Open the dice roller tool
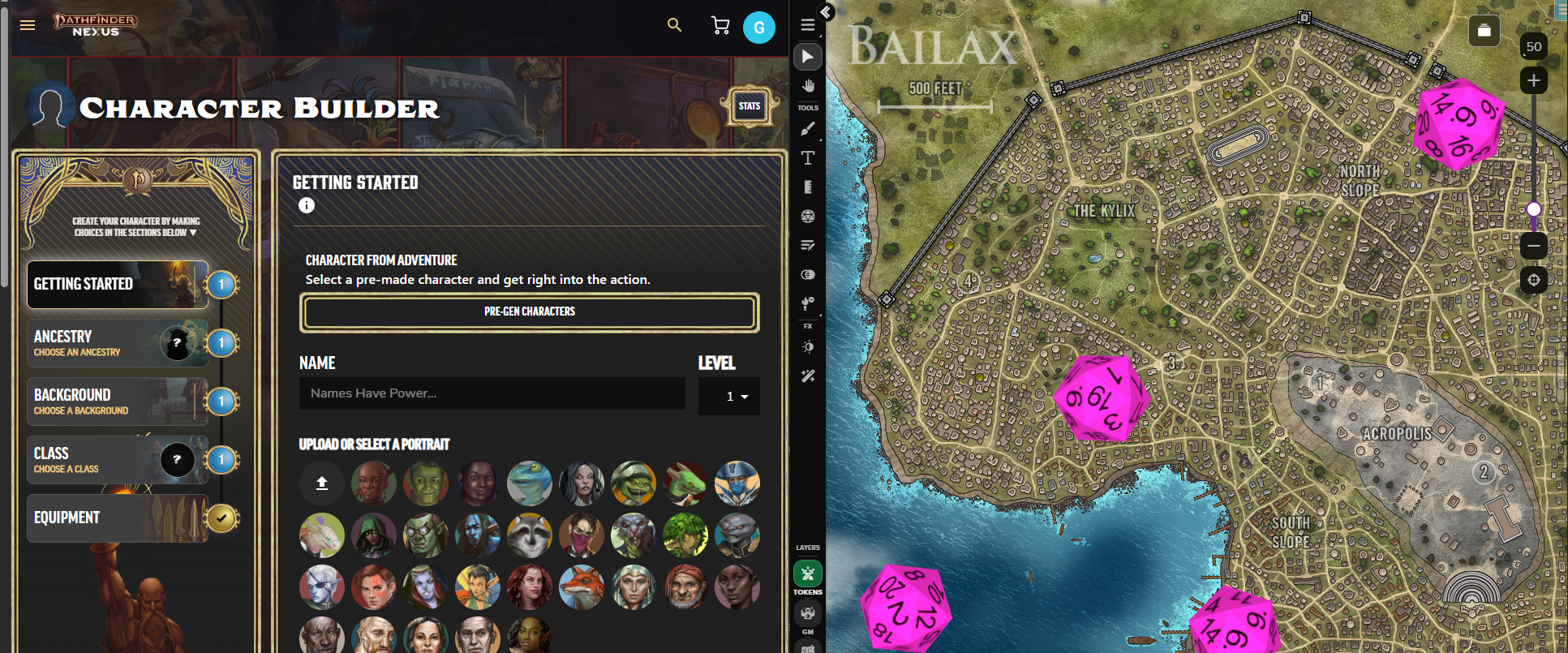 [807, 217]
